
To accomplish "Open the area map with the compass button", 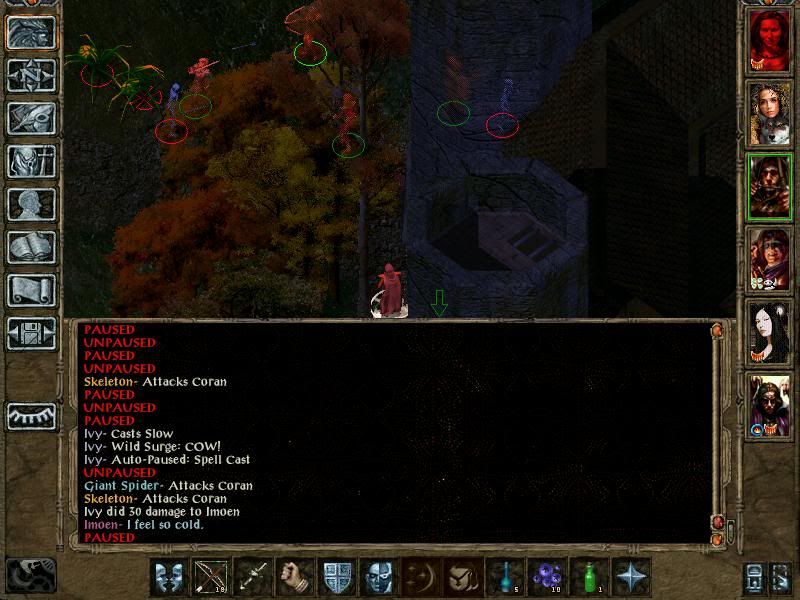I will (31, 75).
